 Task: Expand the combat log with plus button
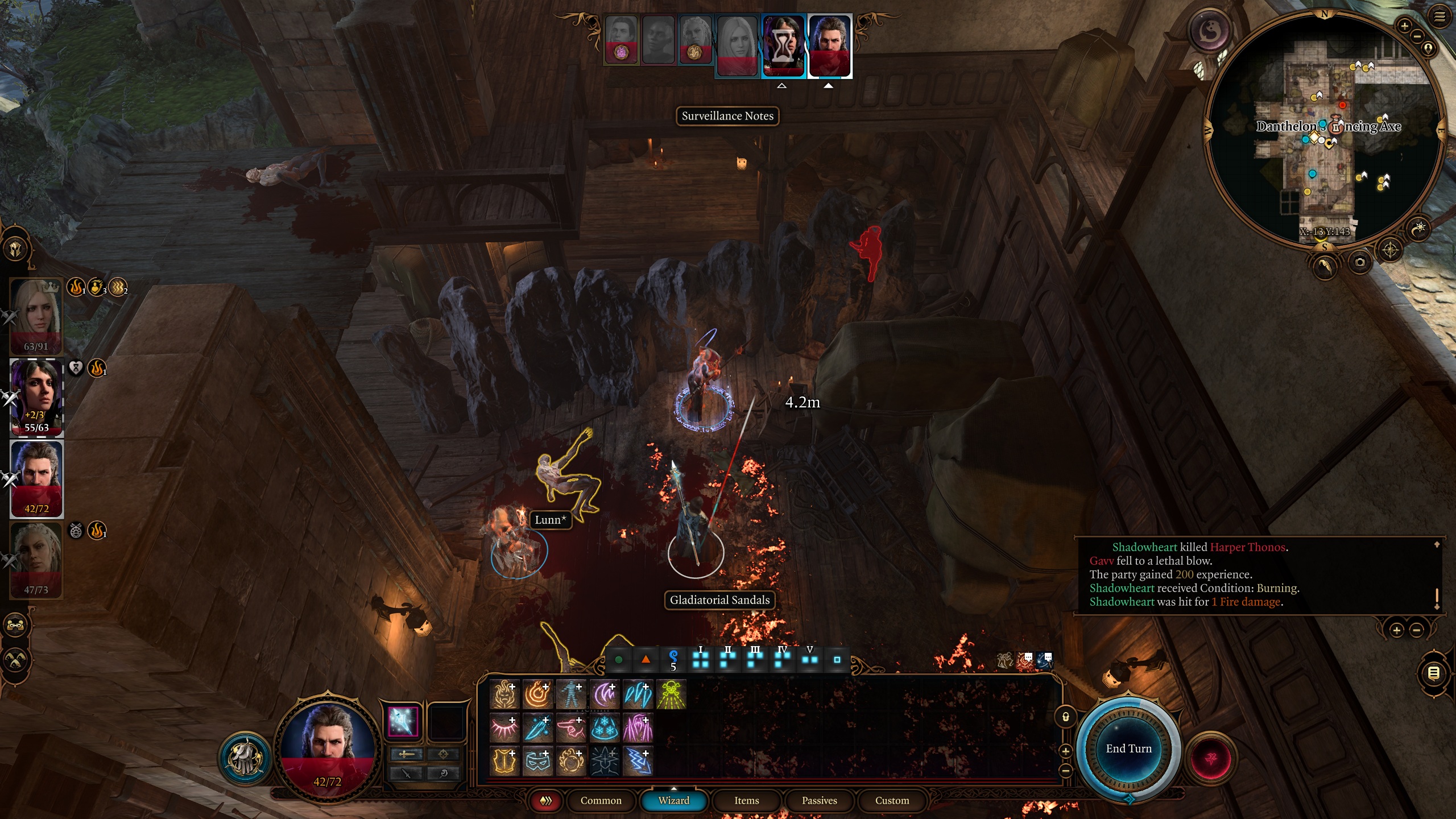click(1396, 630)
